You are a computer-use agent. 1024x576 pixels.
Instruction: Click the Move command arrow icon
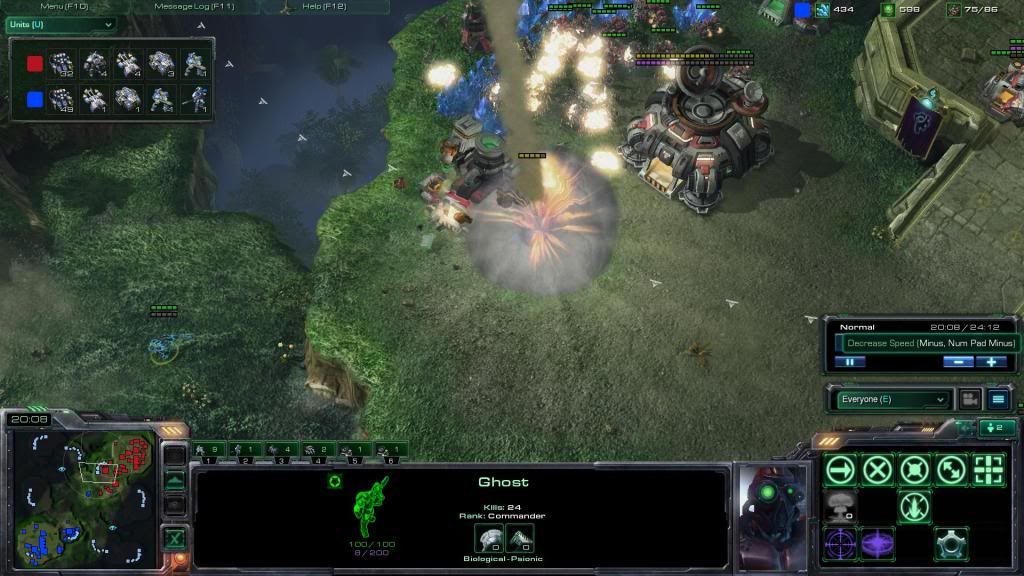pyautogui.click(x=841, y=469)
